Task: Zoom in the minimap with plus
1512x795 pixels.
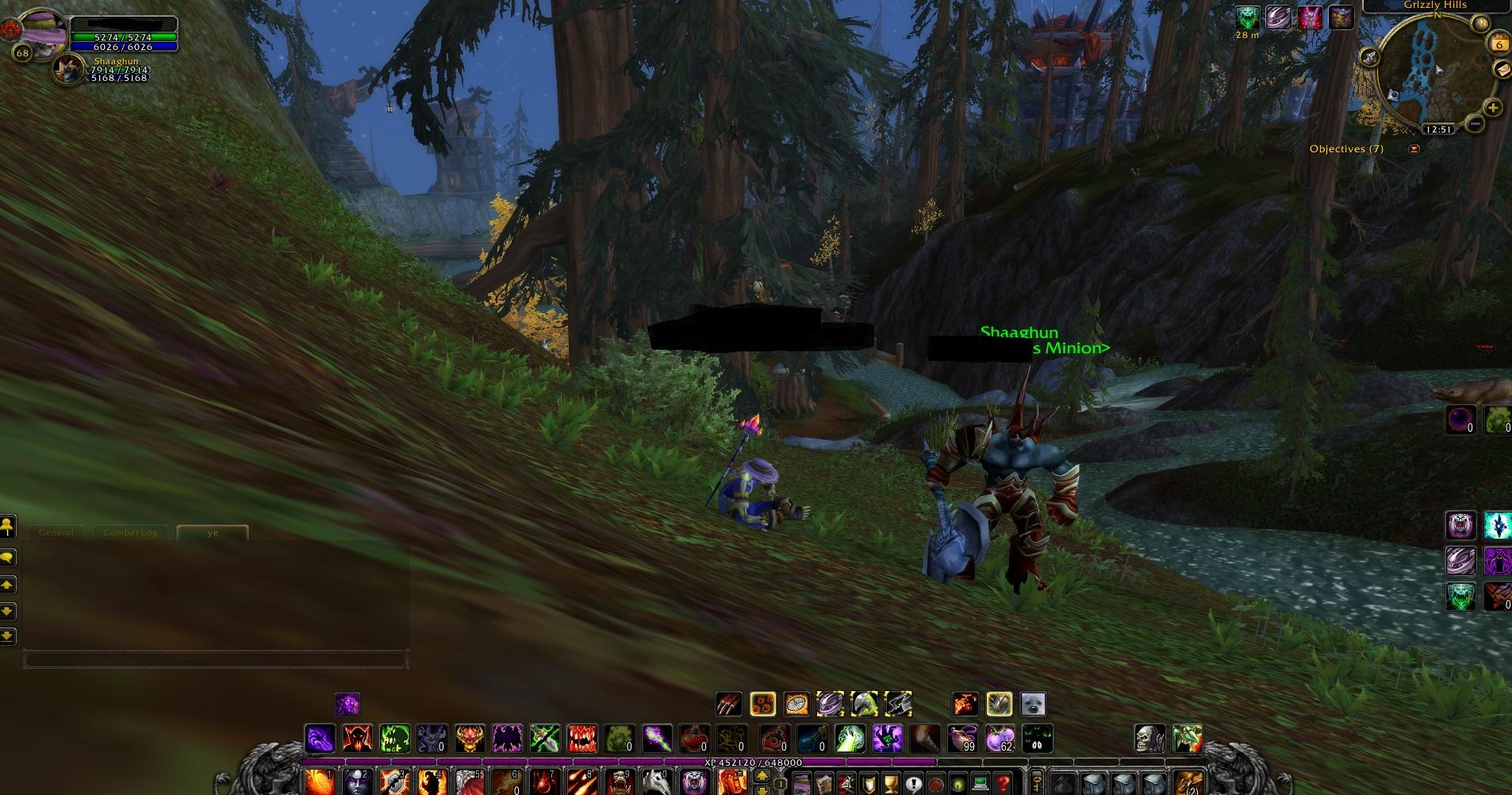Action: click(1493, 108)
